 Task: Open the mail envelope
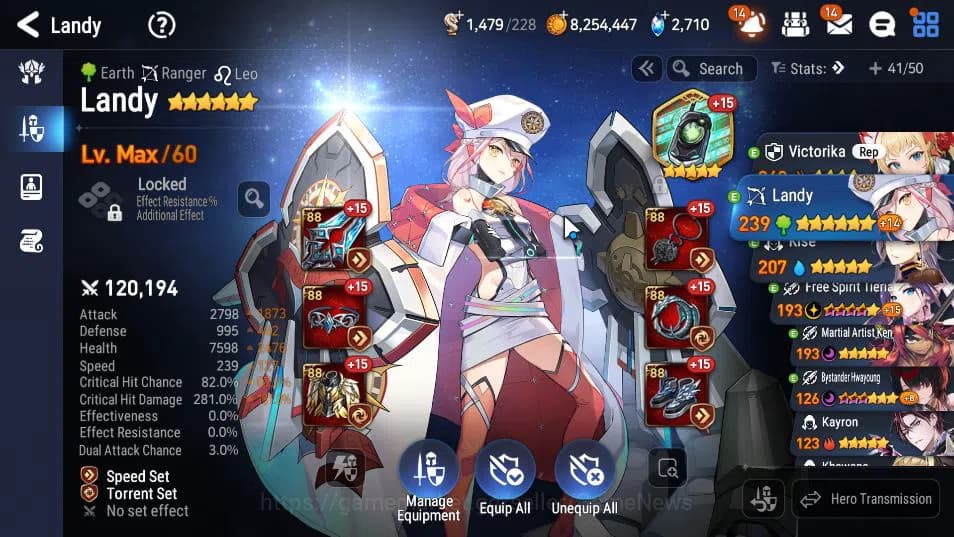[838, 24]
